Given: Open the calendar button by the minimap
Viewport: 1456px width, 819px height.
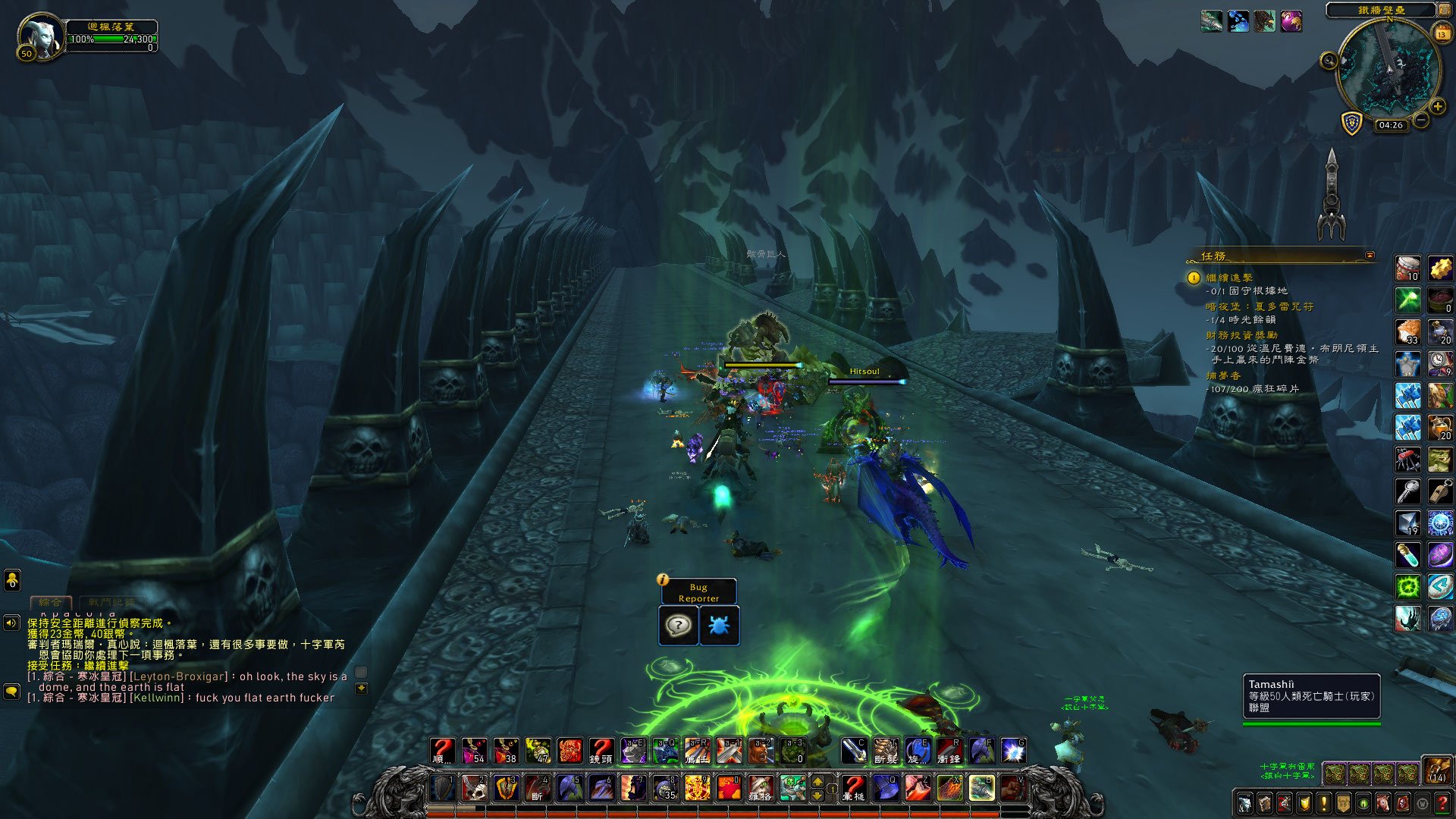Looking at the screenshot, I should 1442,34.
